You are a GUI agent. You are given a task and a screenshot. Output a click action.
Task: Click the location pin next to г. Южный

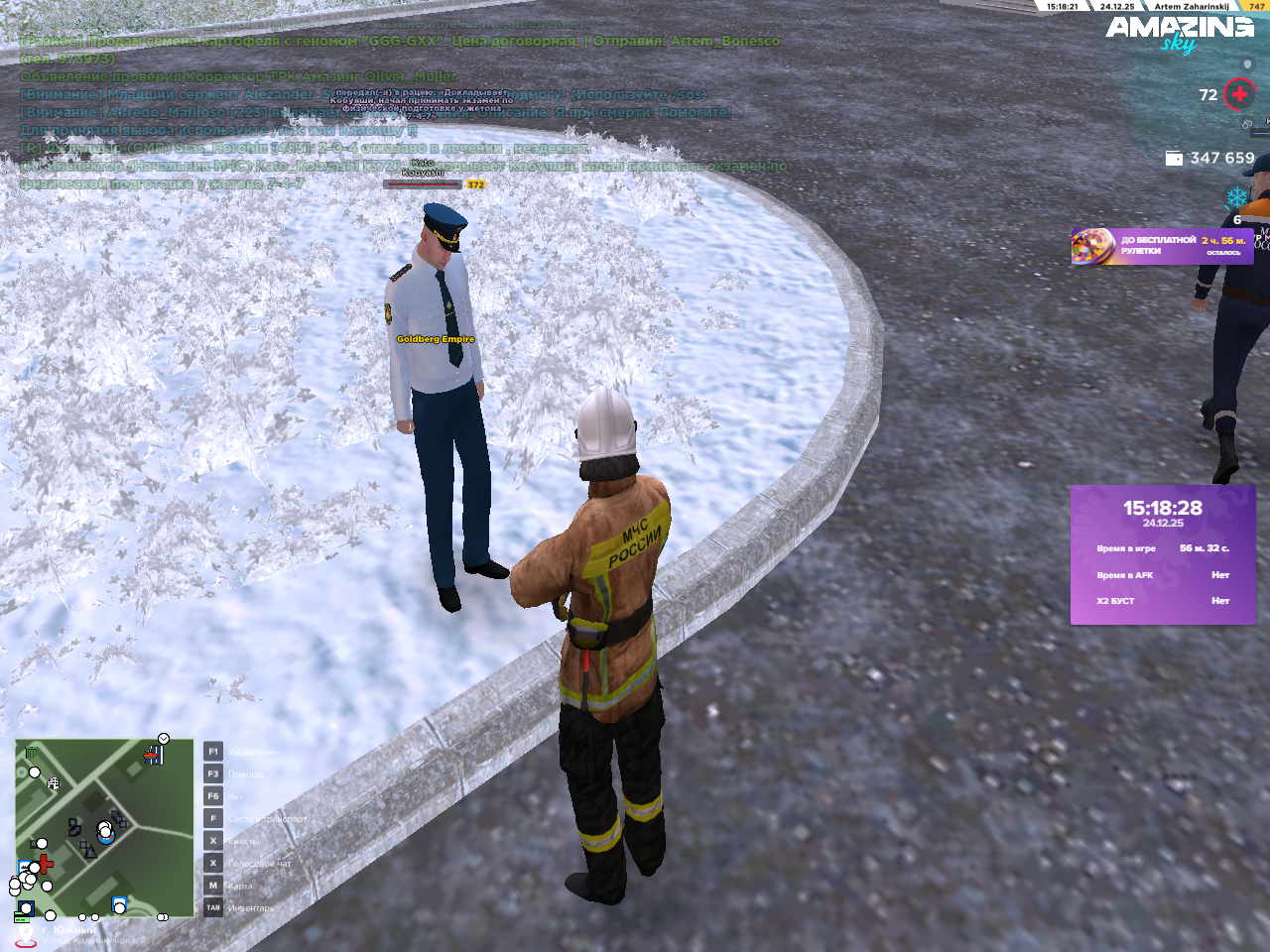pos(26,934)
